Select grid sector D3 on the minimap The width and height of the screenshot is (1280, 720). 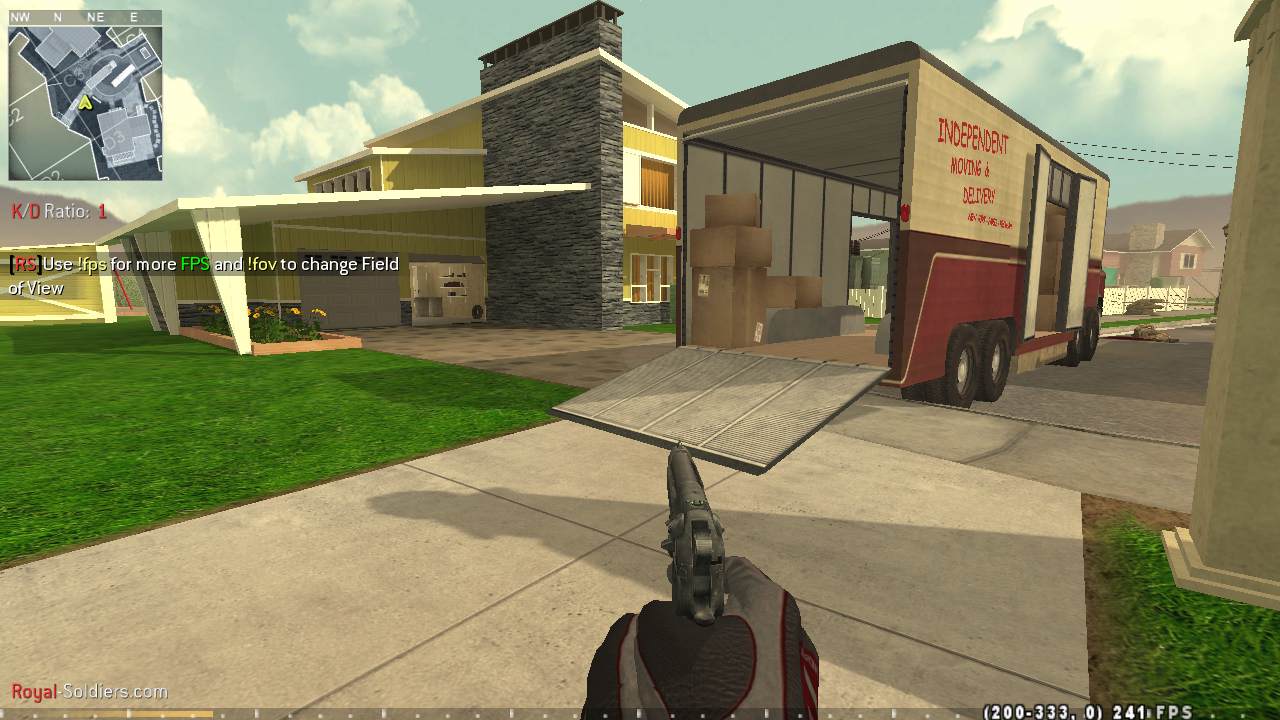point(114,139)
